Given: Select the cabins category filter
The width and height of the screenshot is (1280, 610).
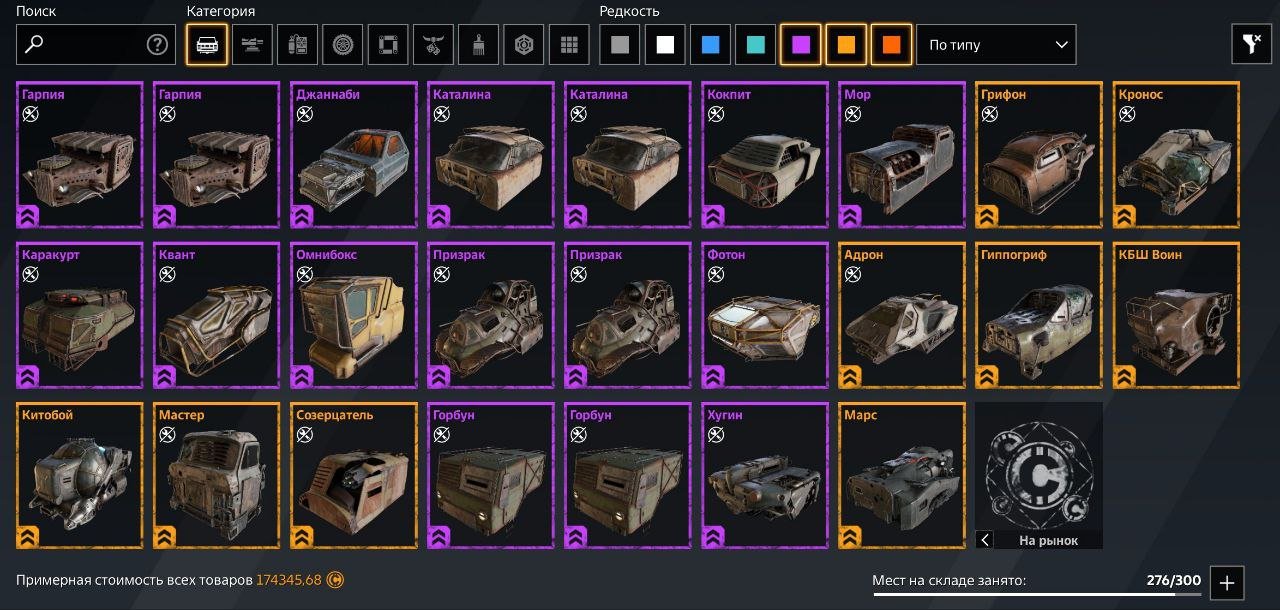Looking at the screenshot, I should 207,45.
